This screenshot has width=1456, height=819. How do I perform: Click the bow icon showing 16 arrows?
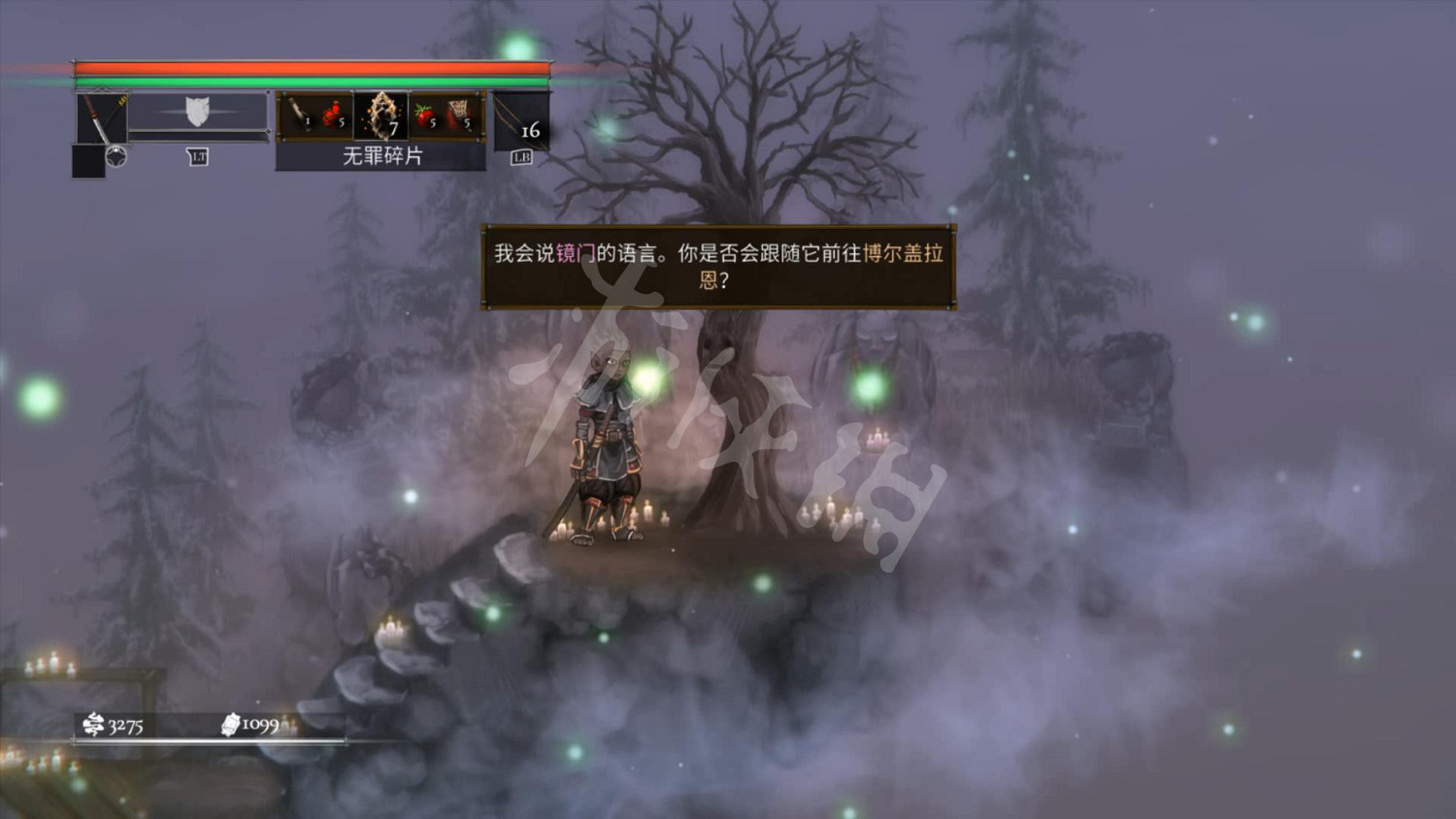click(519, 121)
